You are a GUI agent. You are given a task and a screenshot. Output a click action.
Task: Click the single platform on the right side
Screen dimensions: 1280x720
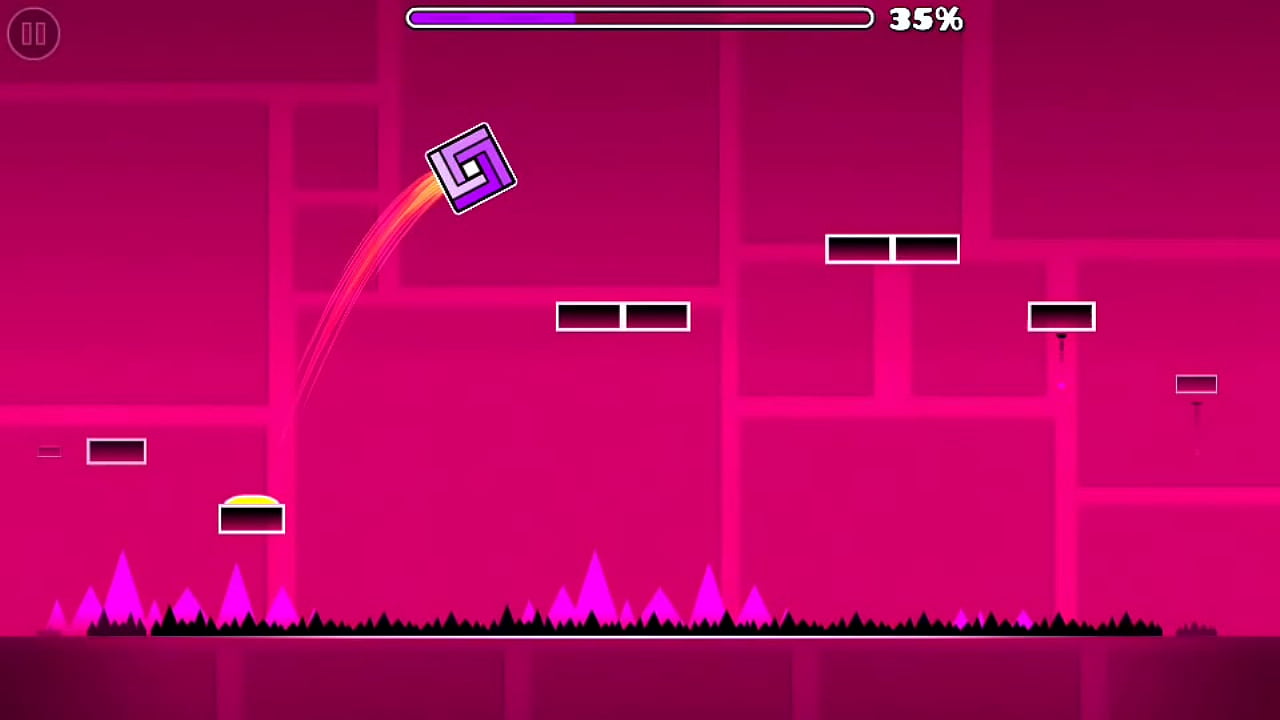coord(1061,316)
